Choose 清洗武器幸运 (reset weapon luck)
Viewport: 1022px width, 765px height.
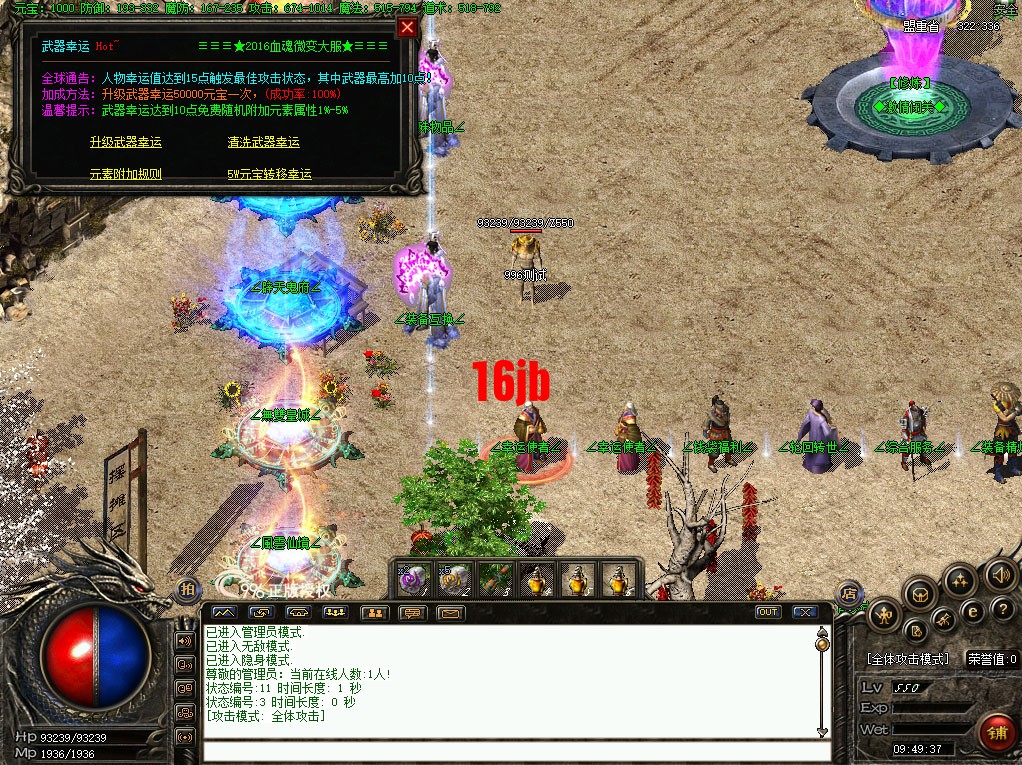click(x=263, y=142)
